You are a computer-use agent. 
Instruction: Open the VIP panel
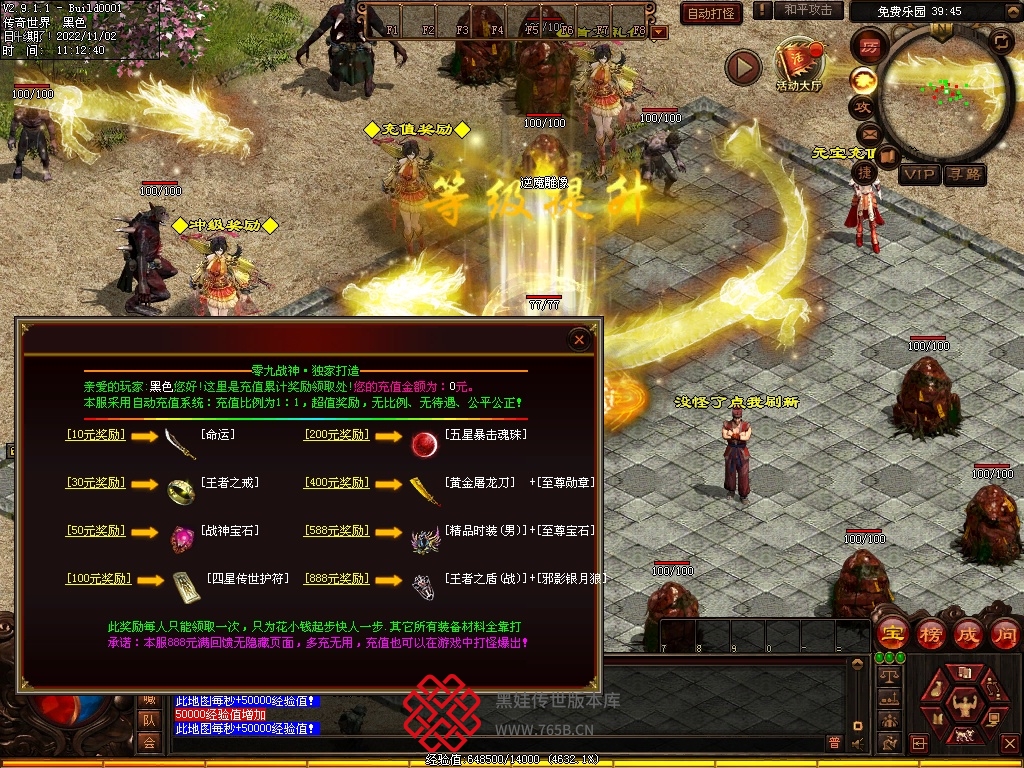point(919,175)
